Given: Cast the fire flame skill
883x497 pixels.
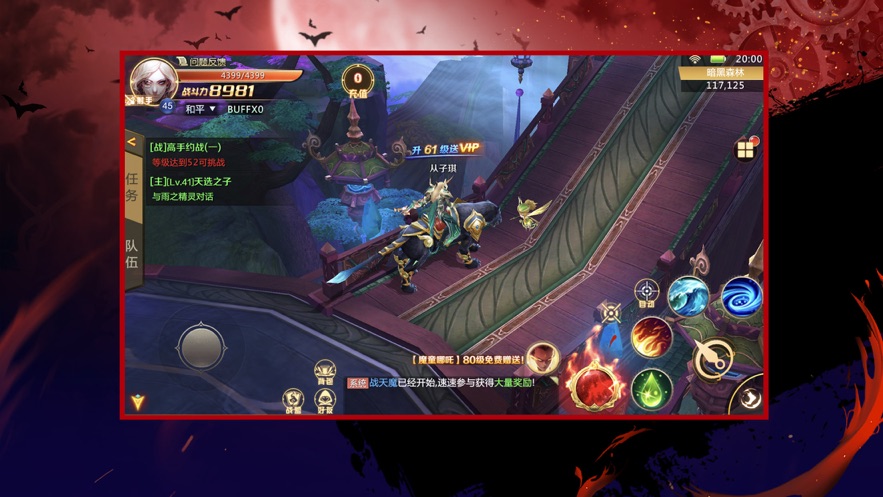Looking at the screenshot, I should click(651, 337).
